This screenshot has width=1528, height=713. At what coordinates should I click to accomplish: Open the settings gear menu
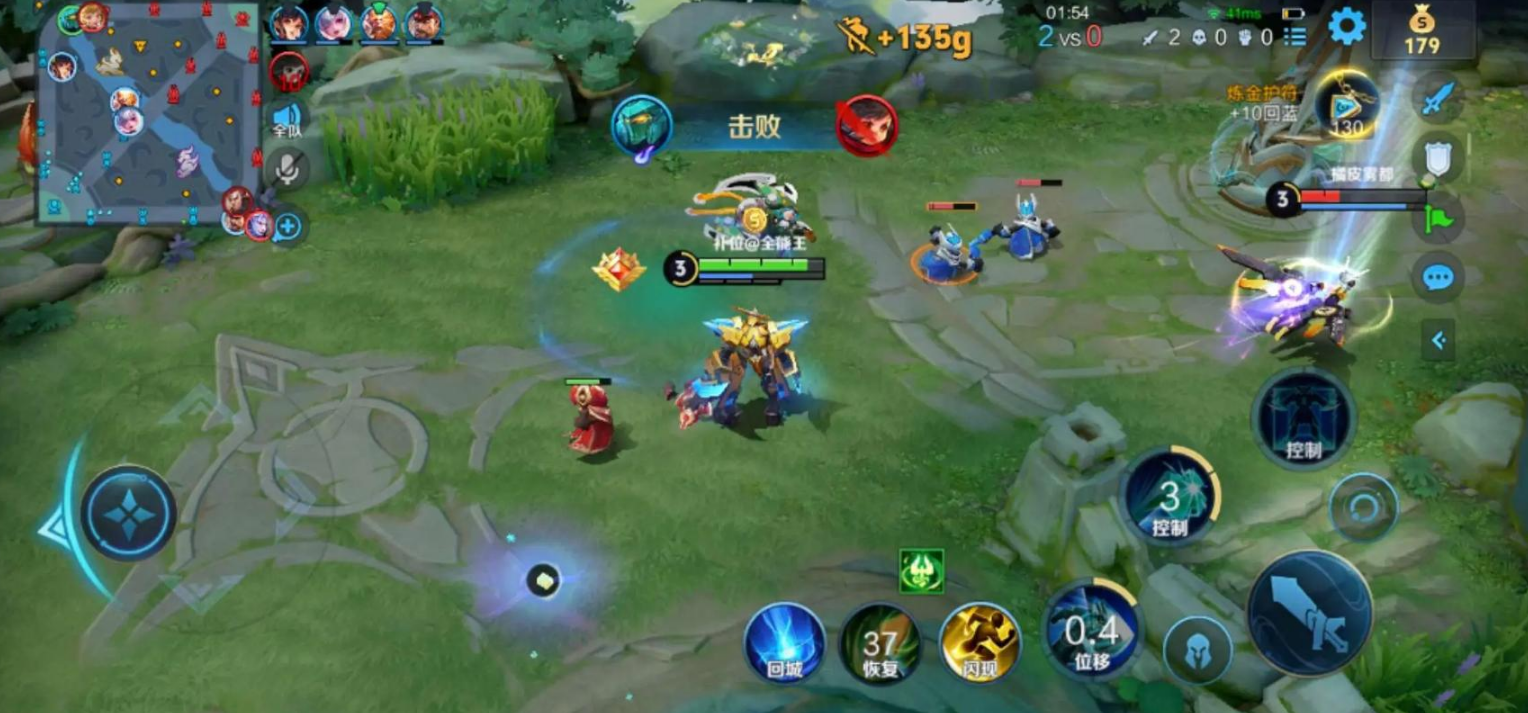[x=1346, y=27]
